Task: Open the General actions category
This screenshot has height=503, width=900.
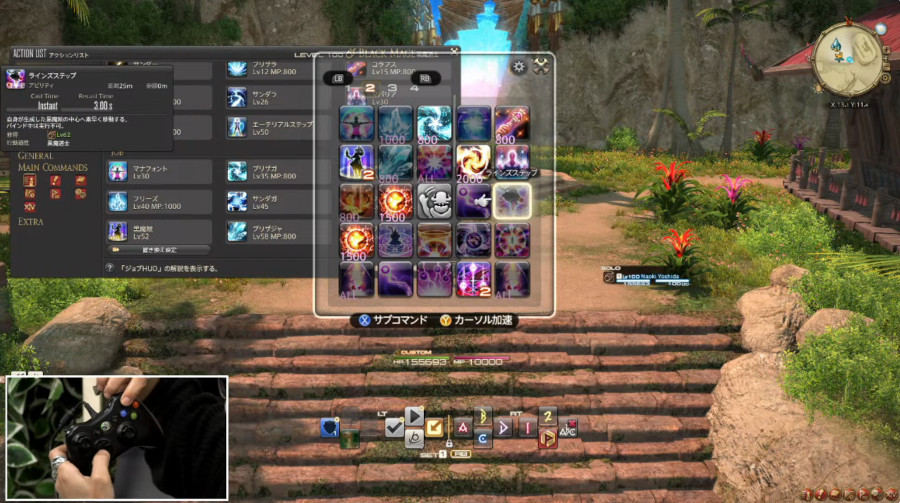Action: 35,156
